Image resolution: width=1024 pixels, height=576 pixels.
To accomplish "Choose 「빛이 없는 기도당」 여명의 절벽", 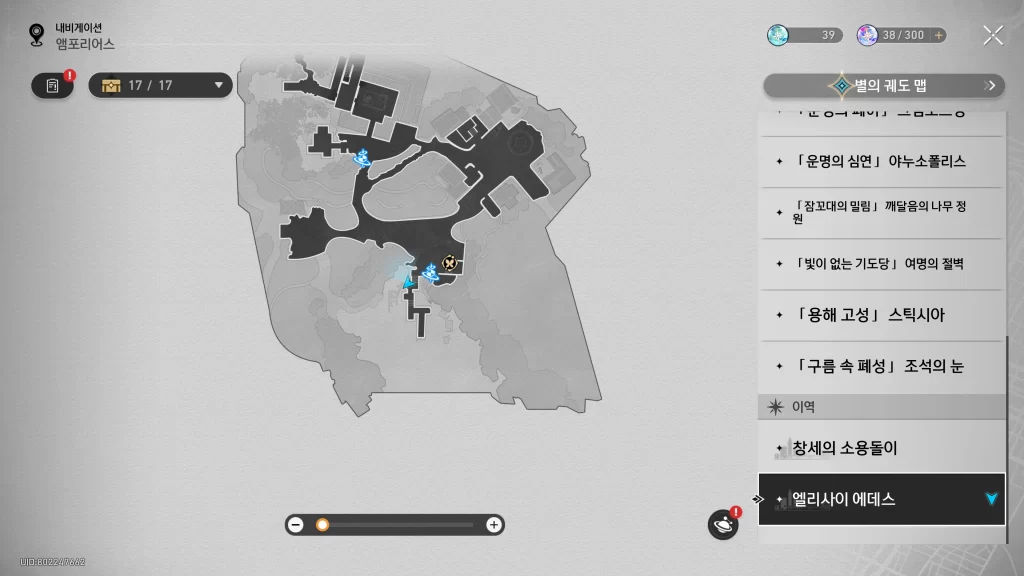I will tap(880, 264).
